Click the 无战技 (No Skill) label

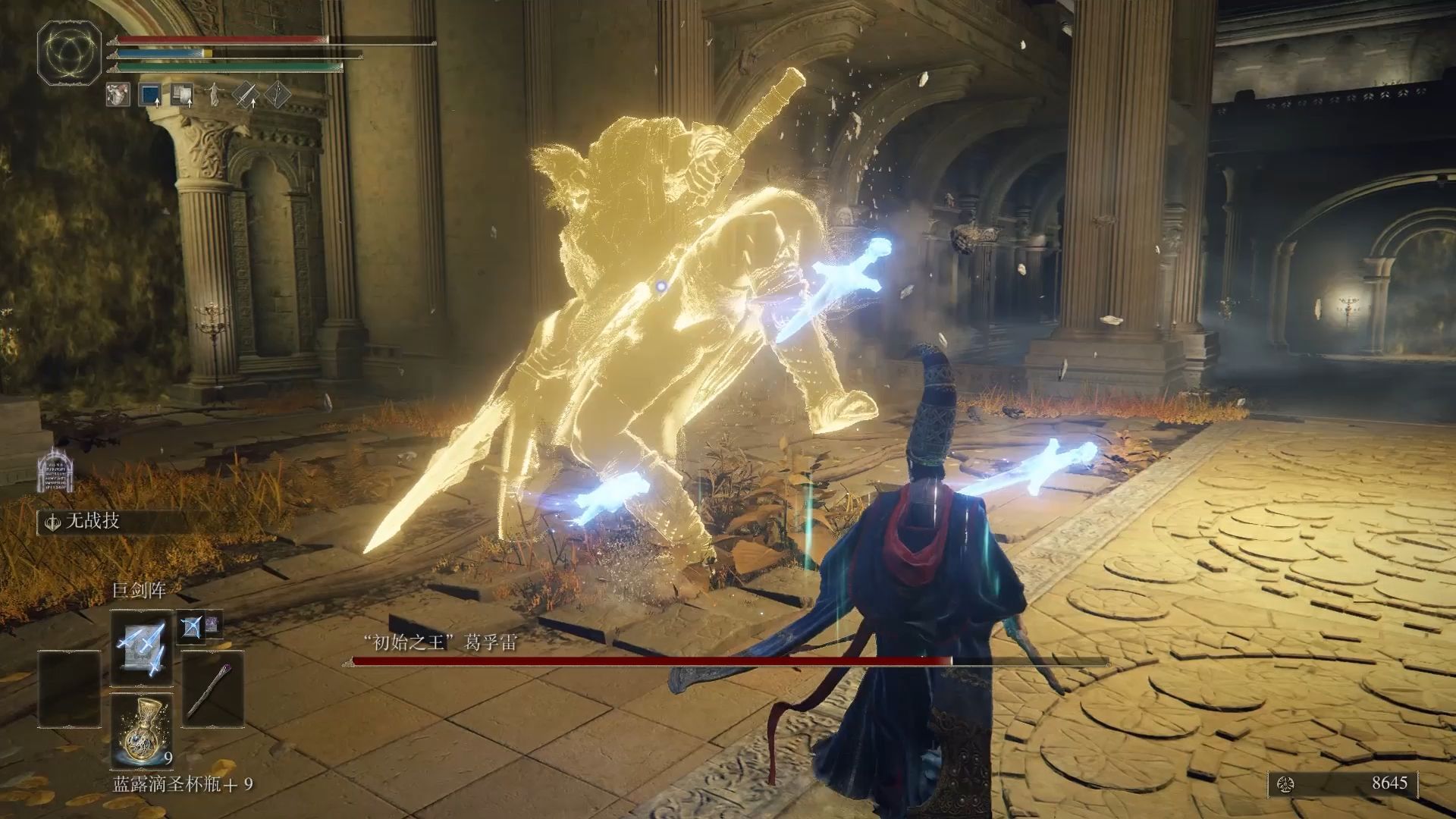point(92,522)
